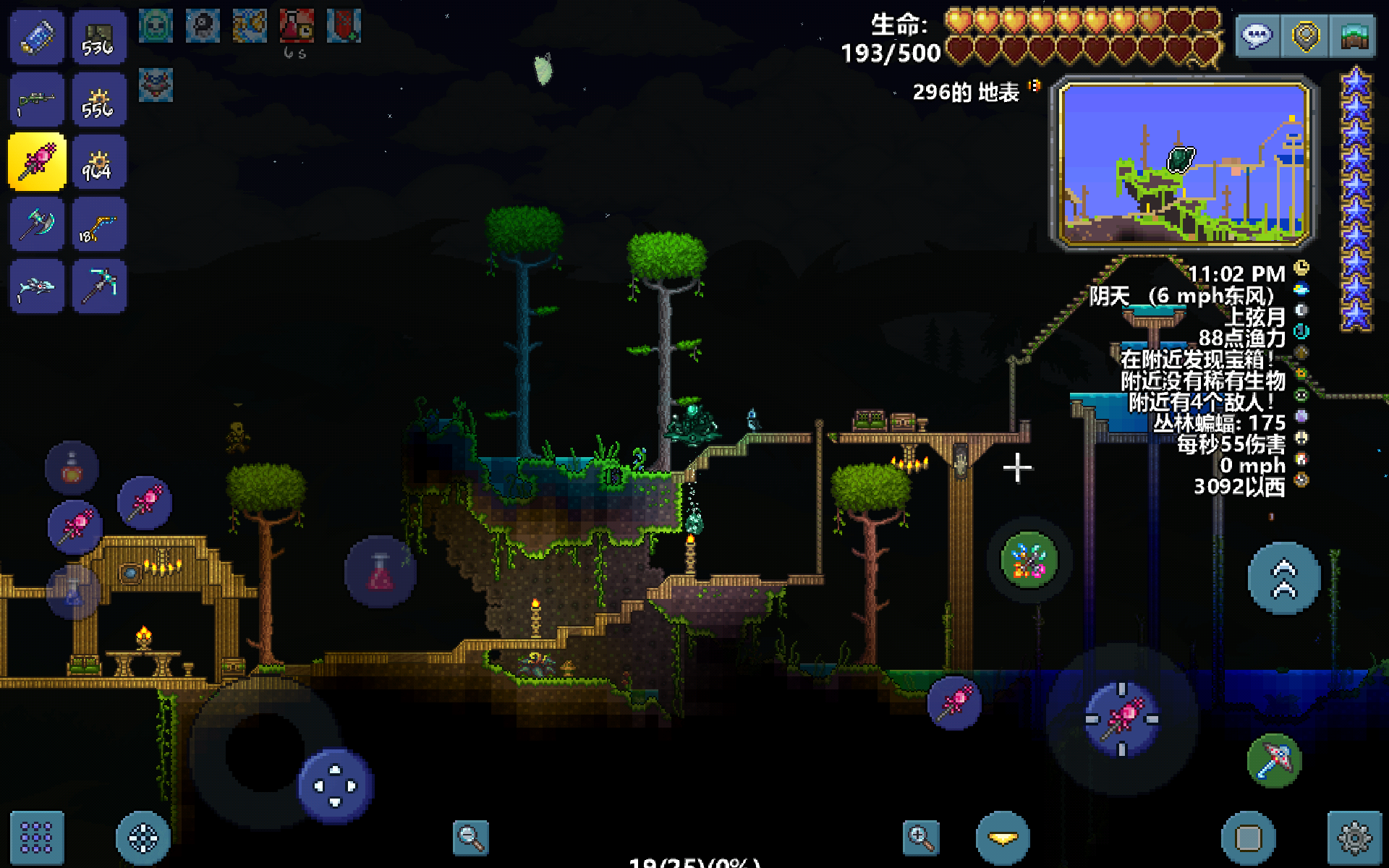Open the inventory grid button
Viewport: 1389px width, 868px height.
tap(37, 838)
